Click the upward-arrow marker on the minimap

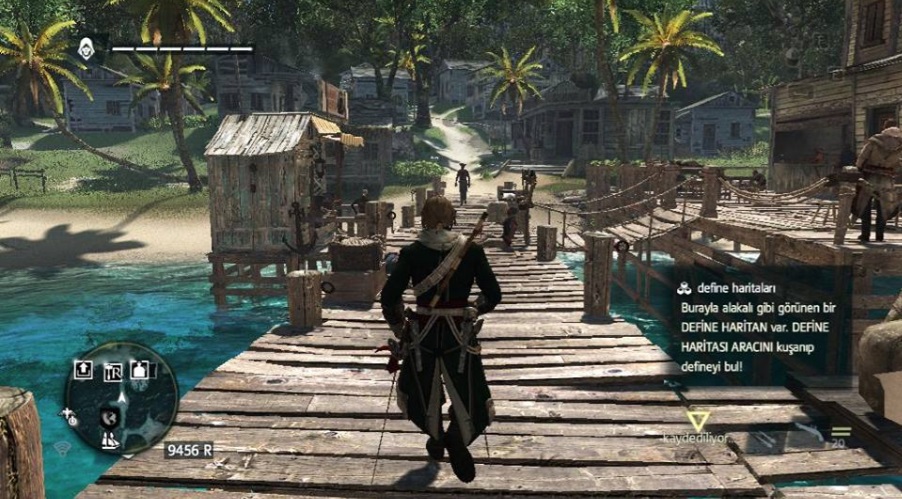click(84, 370)
